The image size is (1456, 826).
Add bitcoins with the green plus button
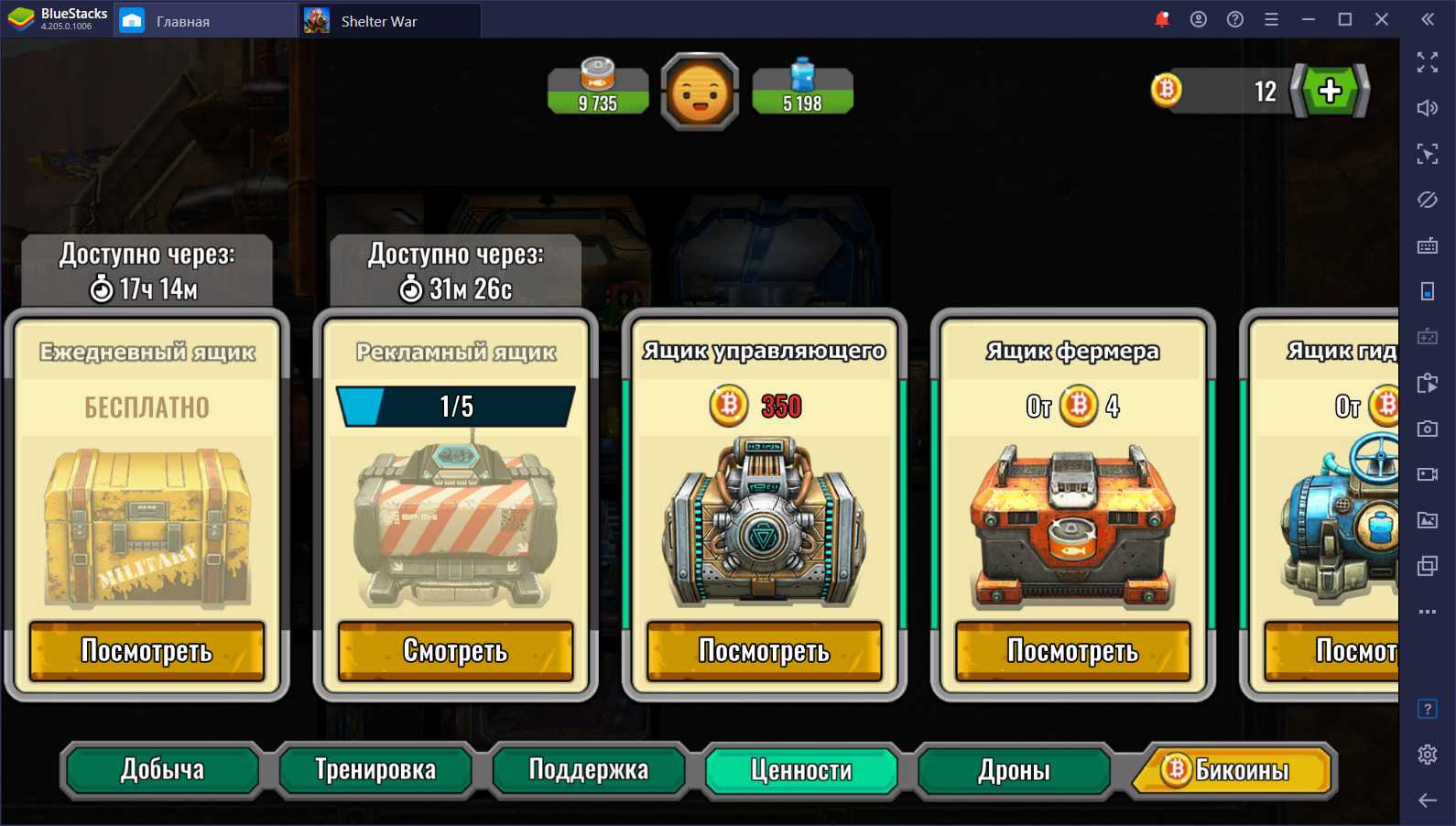[1330, 91]
